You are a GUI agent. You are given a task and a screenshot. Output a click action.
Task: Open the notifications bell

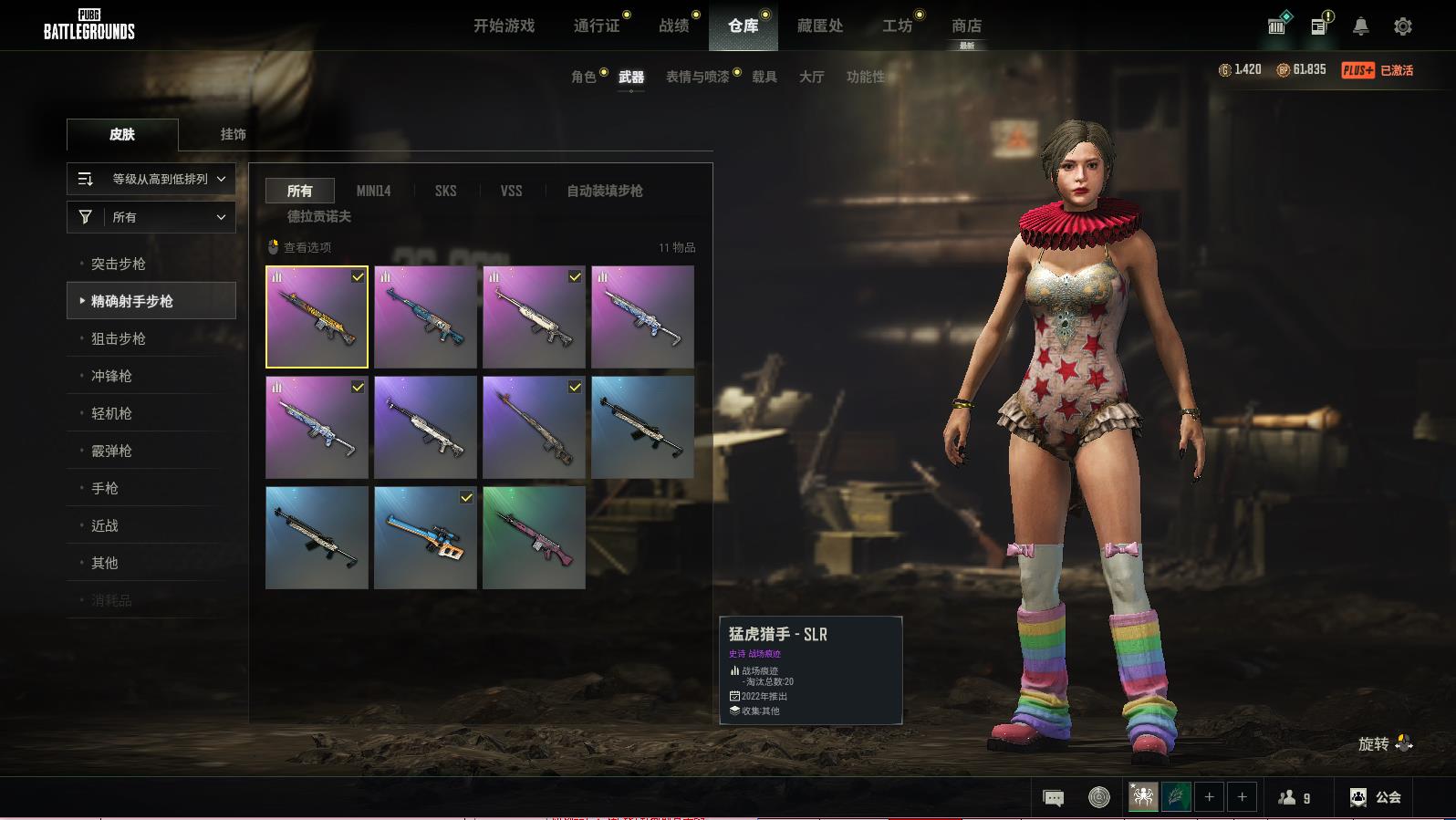tap(1360, 26)
